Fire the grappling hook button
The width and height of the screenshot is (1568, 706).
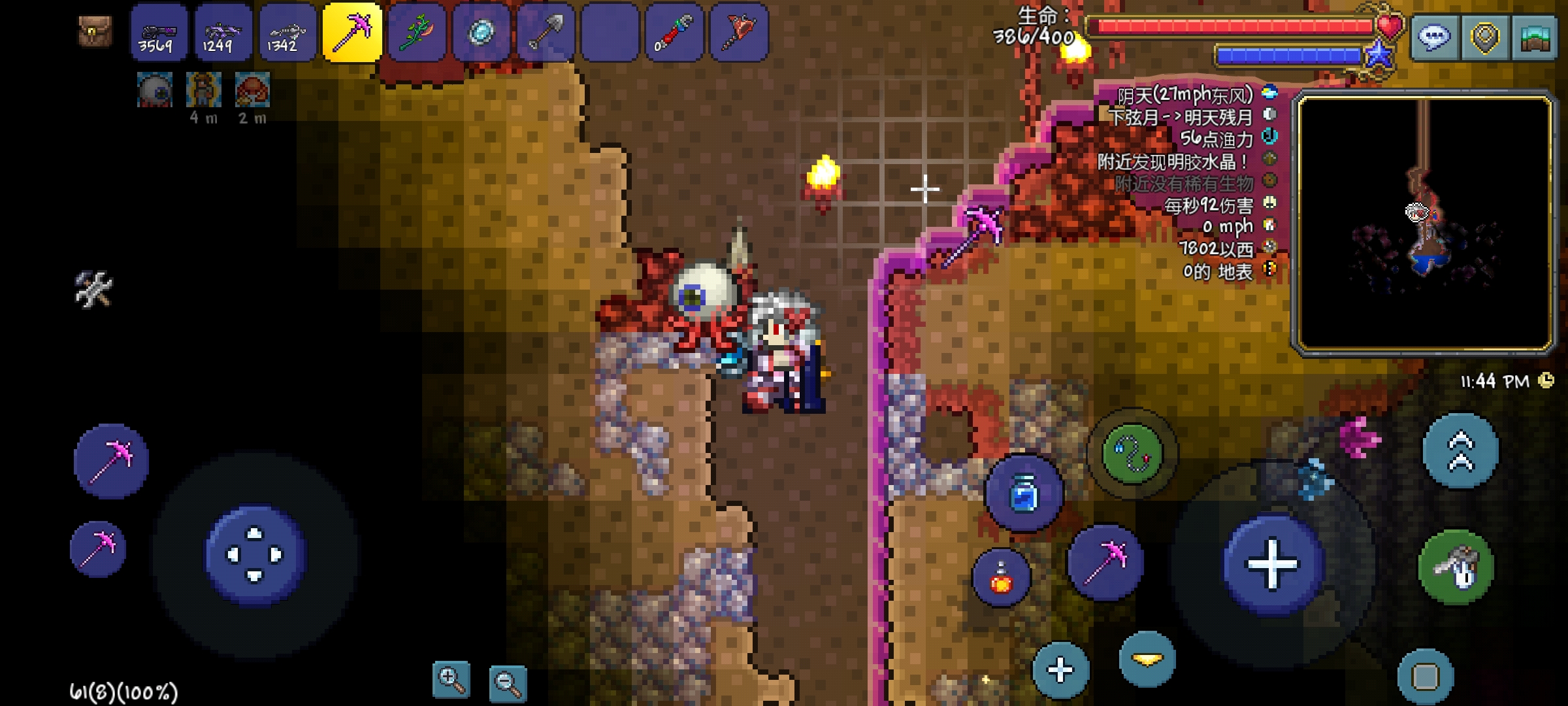(x=1132, y=453)
